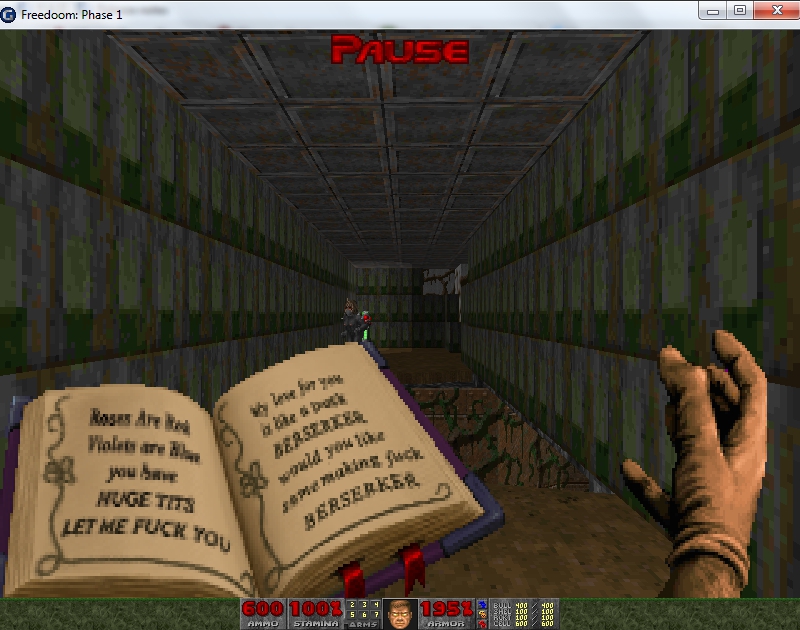
Task: Minimize the Freedoom: Phase 1 window
Action: click(714, 10)
